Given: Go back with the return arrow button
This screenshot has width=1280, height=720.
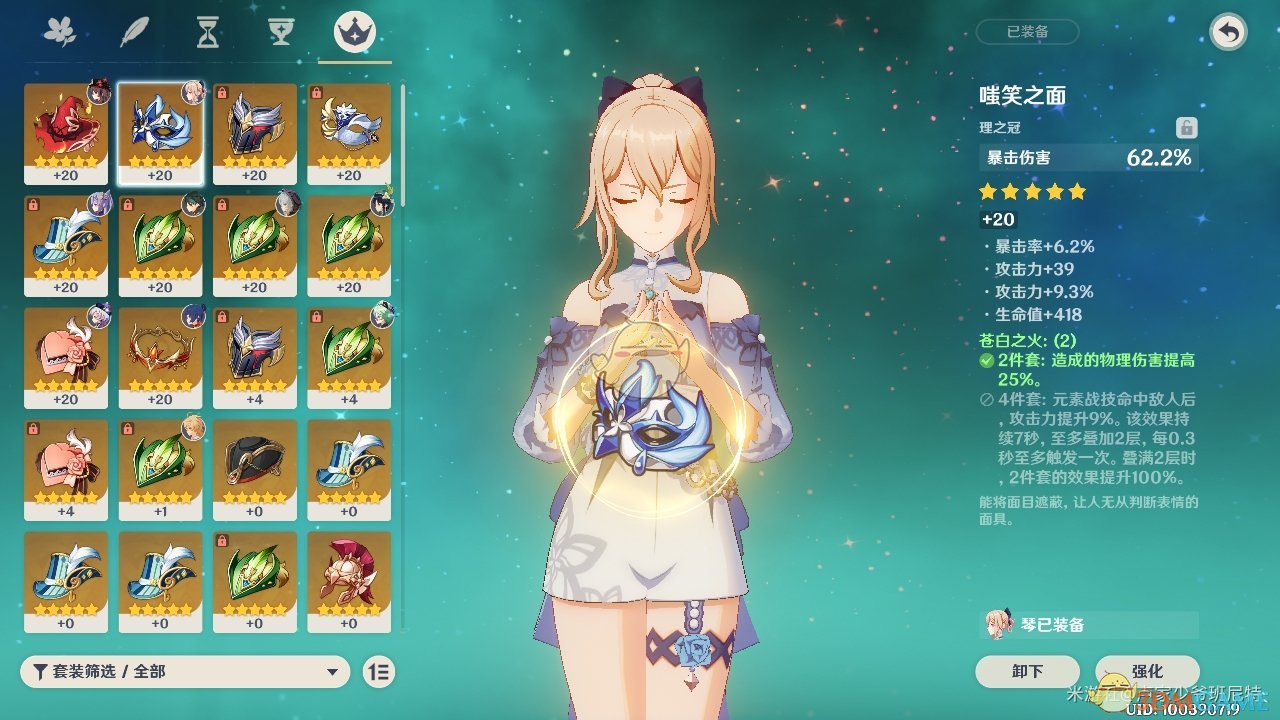Looking at the screenshot, I should pyautogui.click(x=1227, y=33).
